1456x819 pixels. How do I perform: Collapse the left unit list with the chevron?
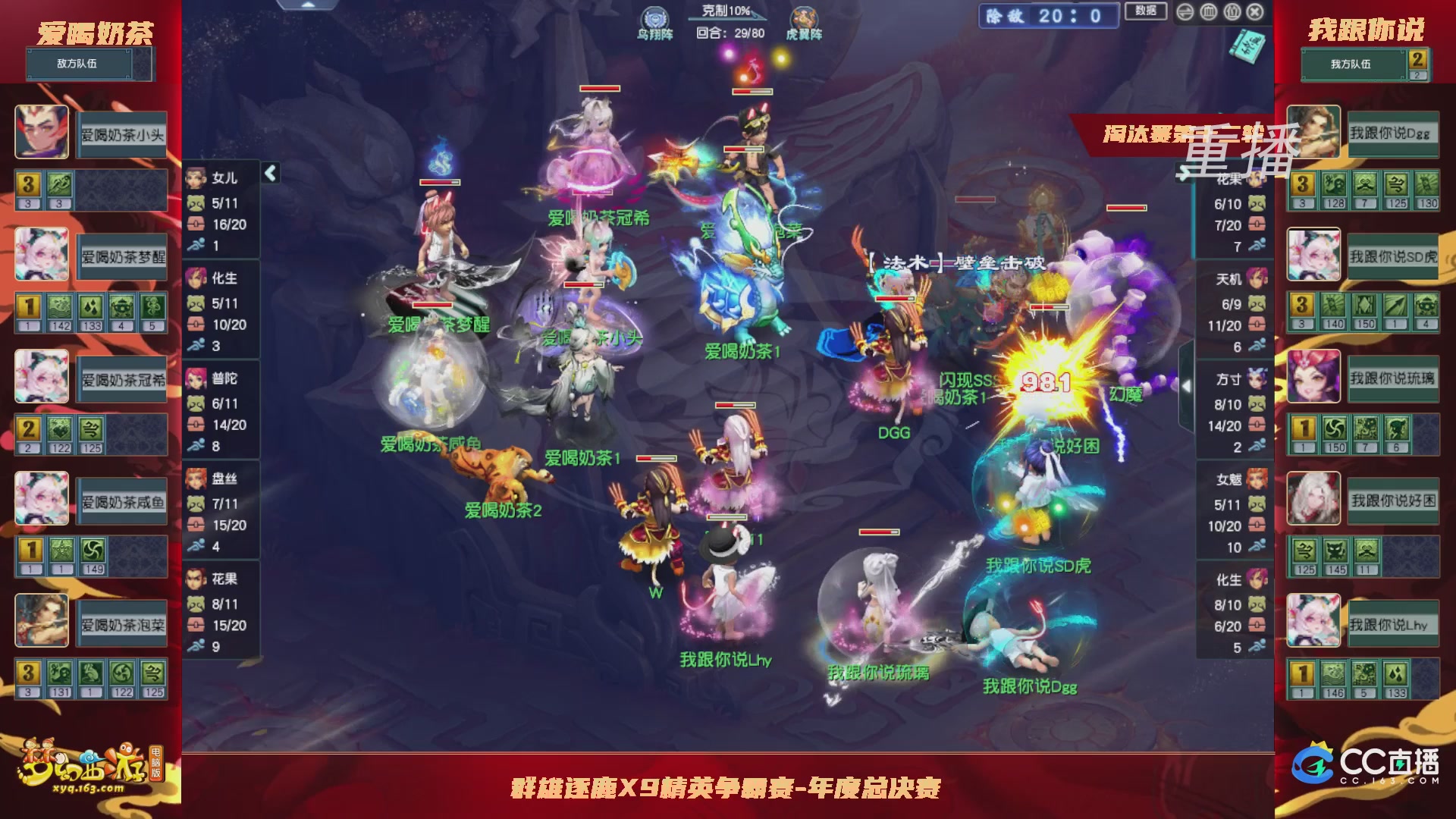tap(269, 173)
